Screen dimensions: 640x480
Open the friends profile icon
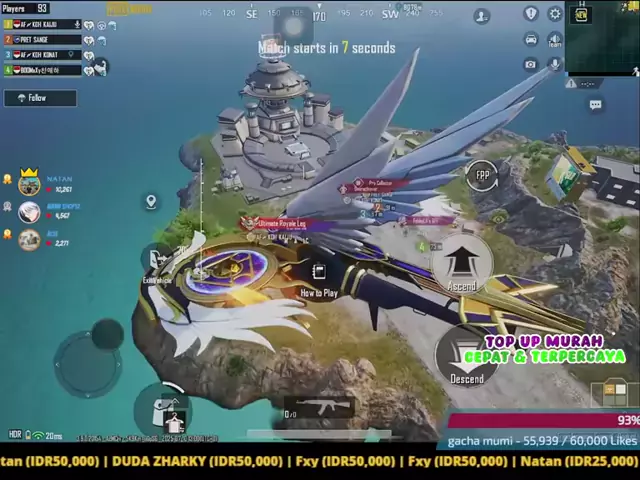(x=482, y=16)
